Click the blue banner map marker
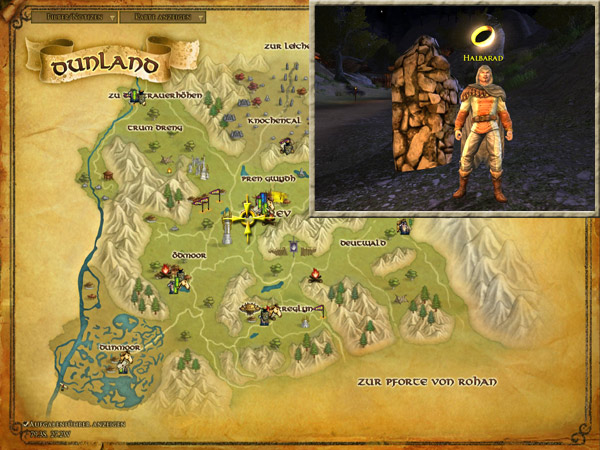 click(293, 246)
